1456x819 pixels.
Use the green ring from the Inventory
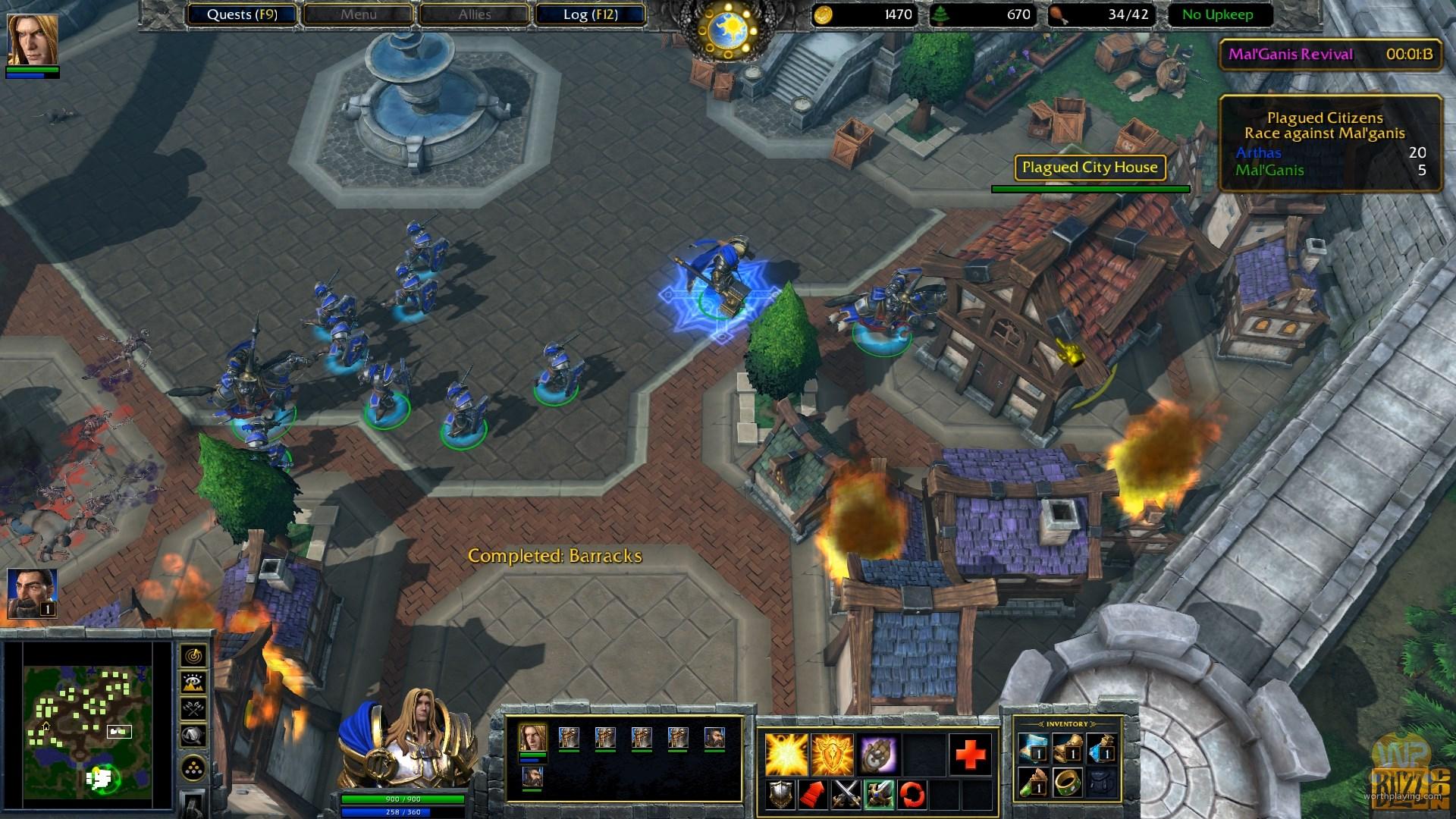coord(1068,783)
